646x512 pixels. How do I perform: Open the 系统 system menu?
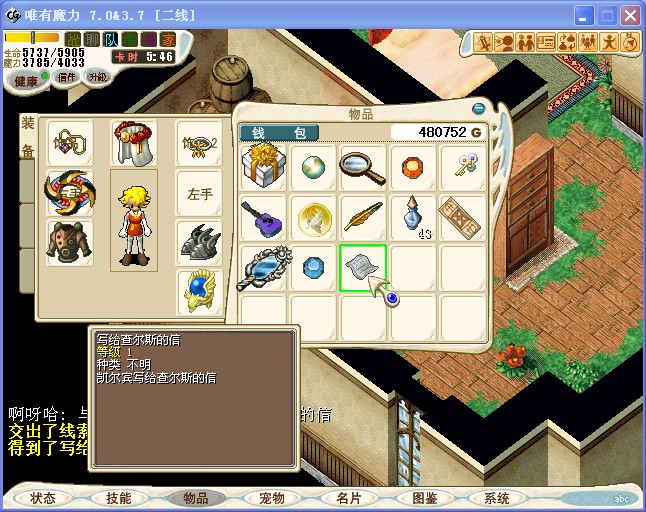point(497,498)
